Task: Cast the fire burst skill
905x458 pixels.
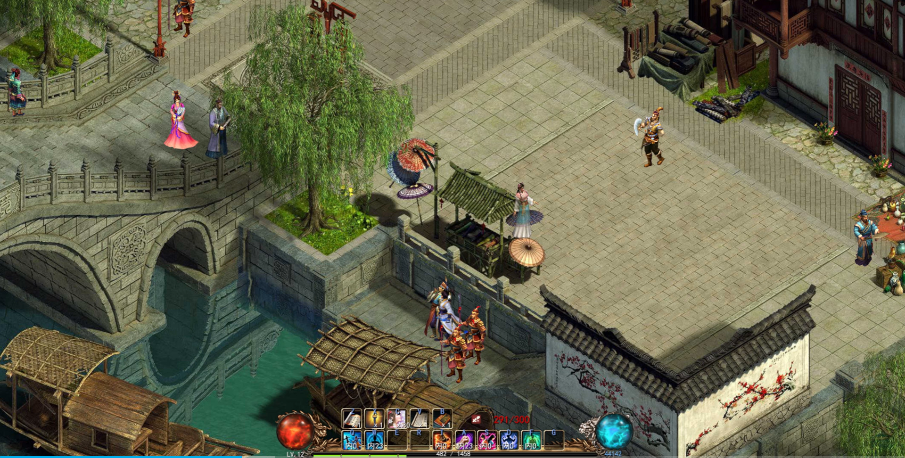Action: click(442, 440)
